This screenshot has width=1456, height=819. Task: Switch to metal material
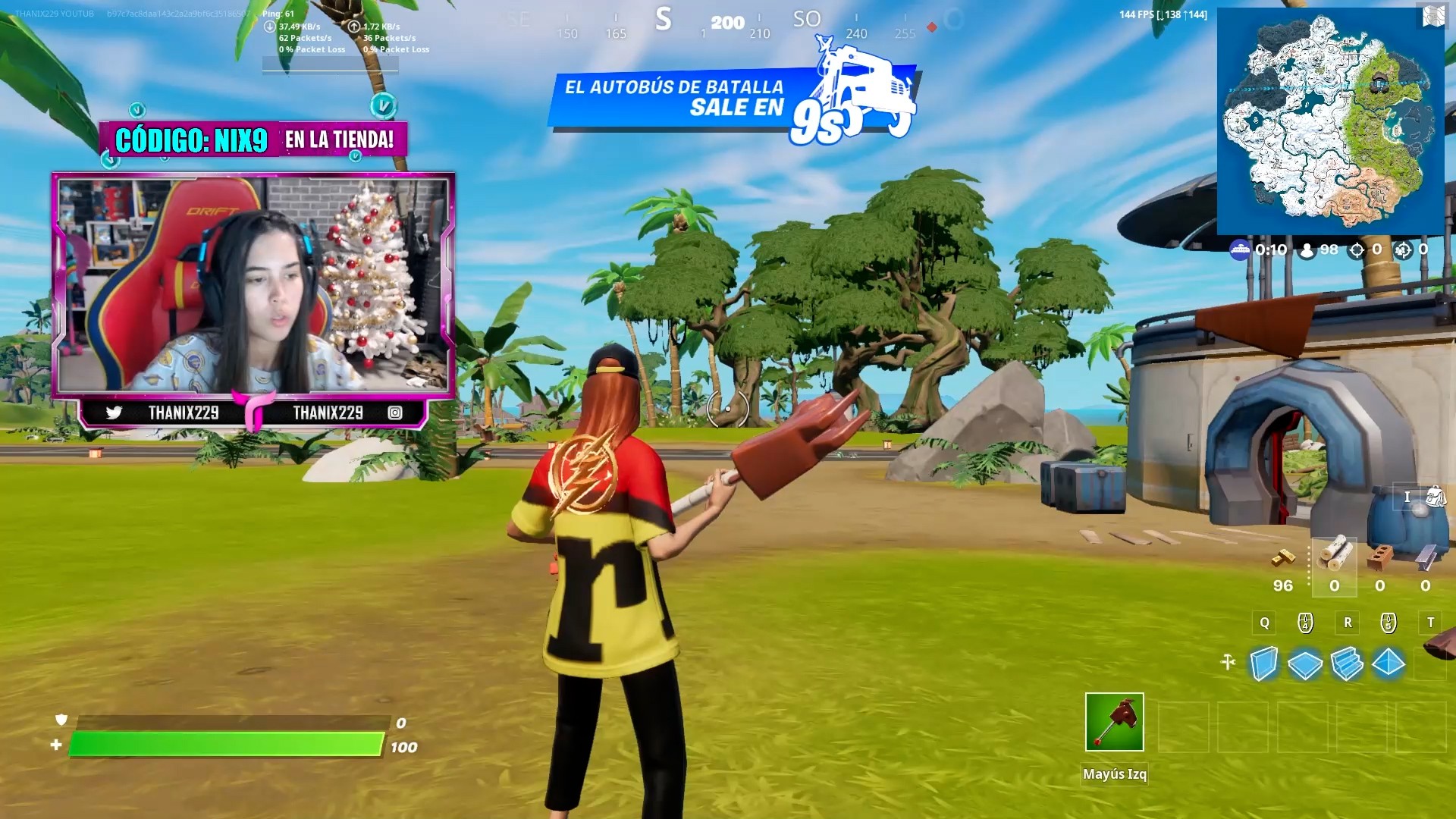[x=1425, y=557]
